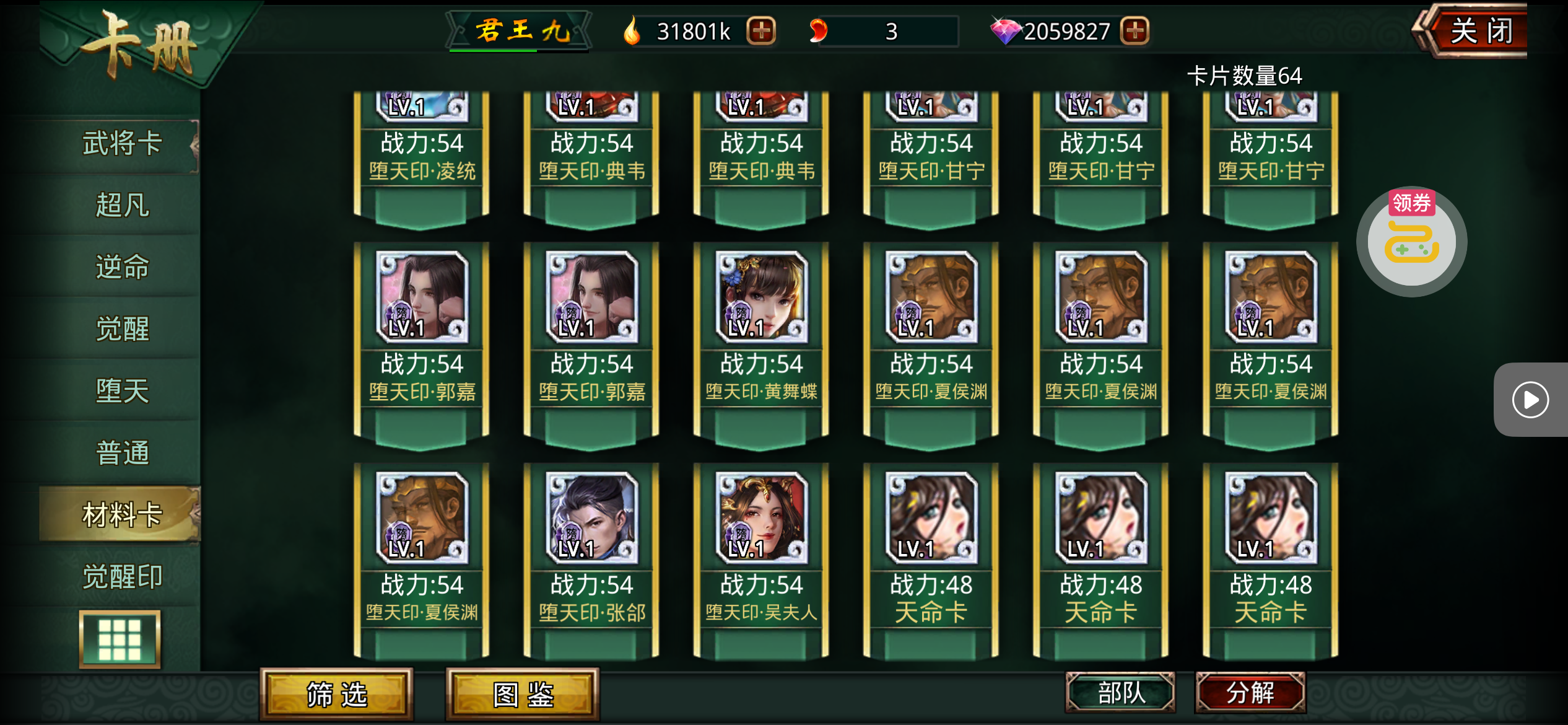
Task: Buy more diamonds with the plus button
Action: [x=1135, y=31]
